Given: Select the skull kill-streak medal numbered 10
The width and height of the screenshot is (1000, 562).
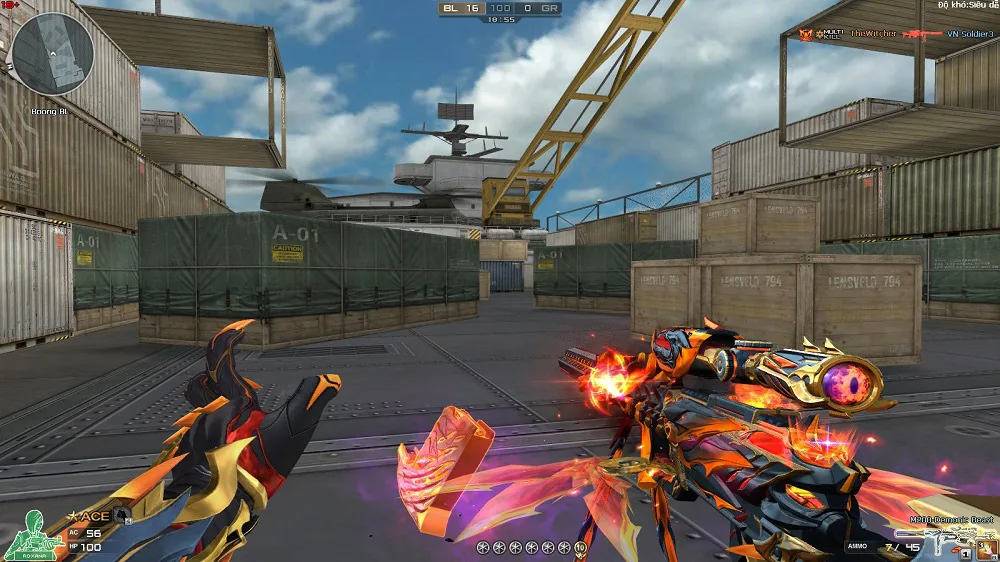Looking at the screenshot, I should pyautogui.click(x=580, y=548).
